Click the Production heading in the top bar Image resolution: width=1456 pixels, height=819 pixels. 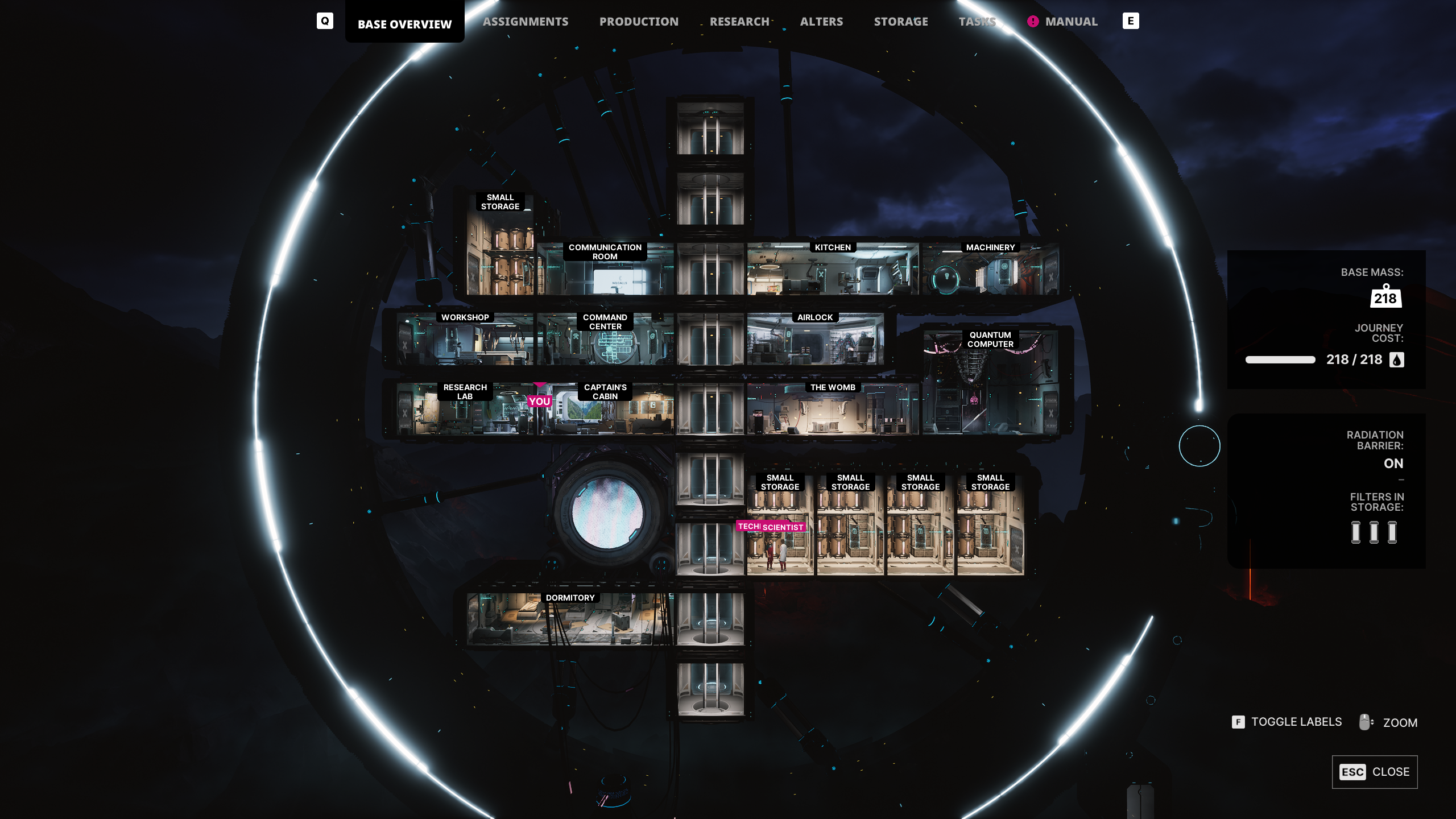tap(639, 21)
